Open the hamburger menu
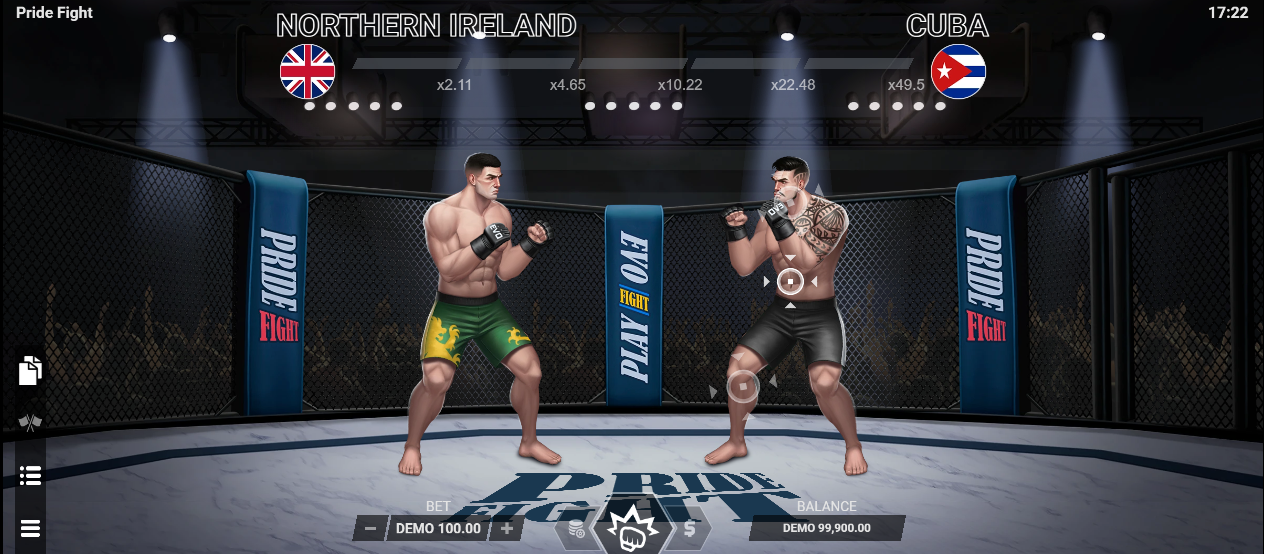Viewport: 1264px width, 554px height. coord(30,528)
